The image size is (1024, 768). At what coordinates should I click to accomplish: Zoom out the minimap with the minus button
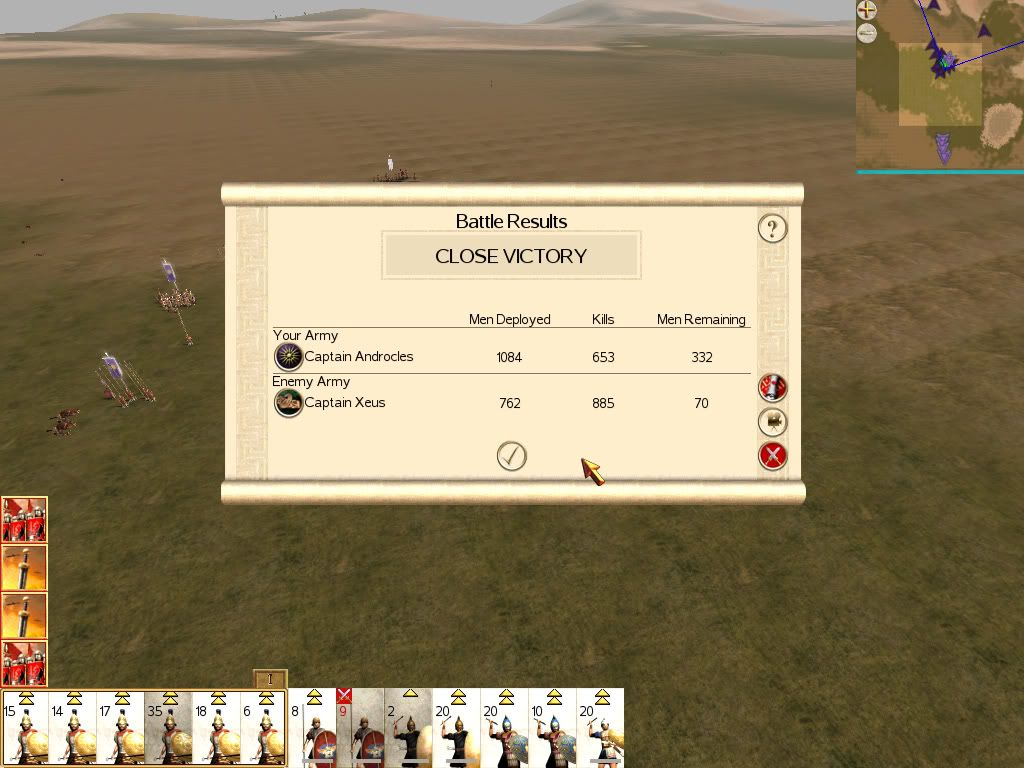(867, 33)
